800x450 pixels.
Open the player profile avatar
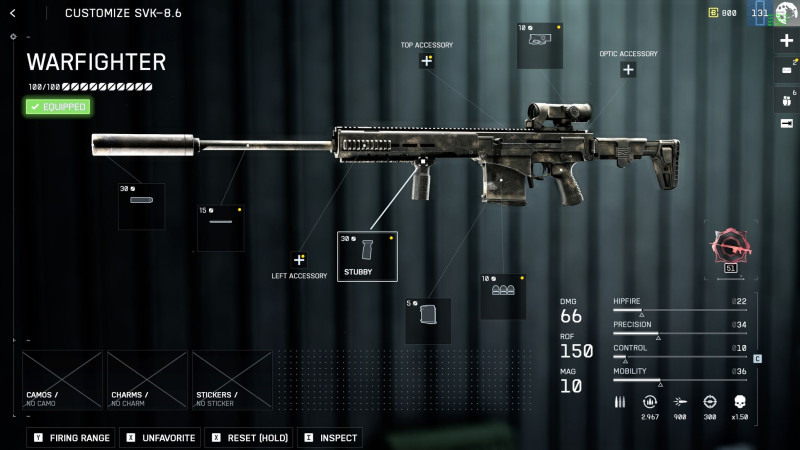[x=785, y=12]
